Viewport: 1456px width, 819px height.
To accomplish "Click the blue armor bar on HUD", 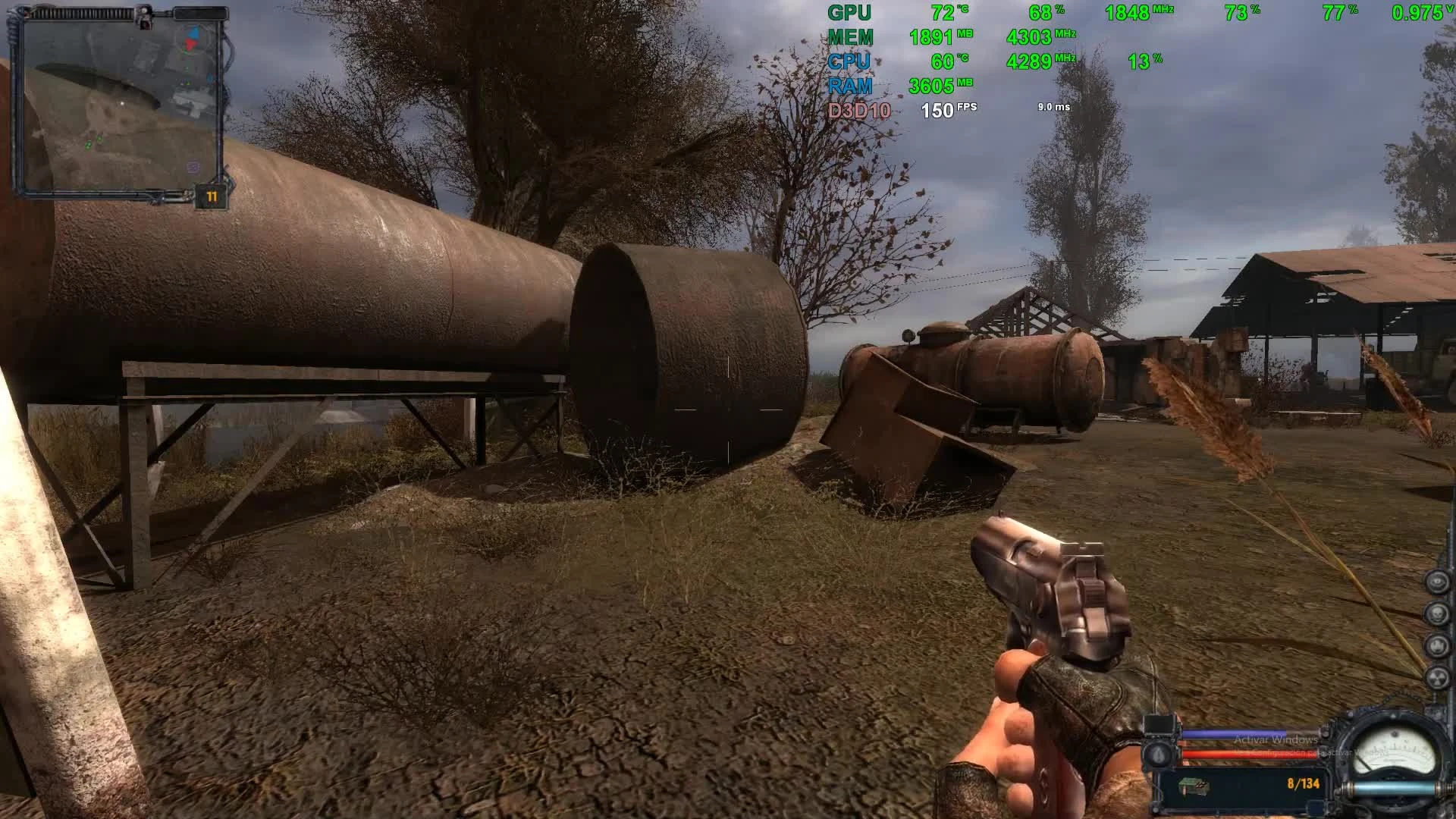I will pyautogui.click(x=1235, y=733).
